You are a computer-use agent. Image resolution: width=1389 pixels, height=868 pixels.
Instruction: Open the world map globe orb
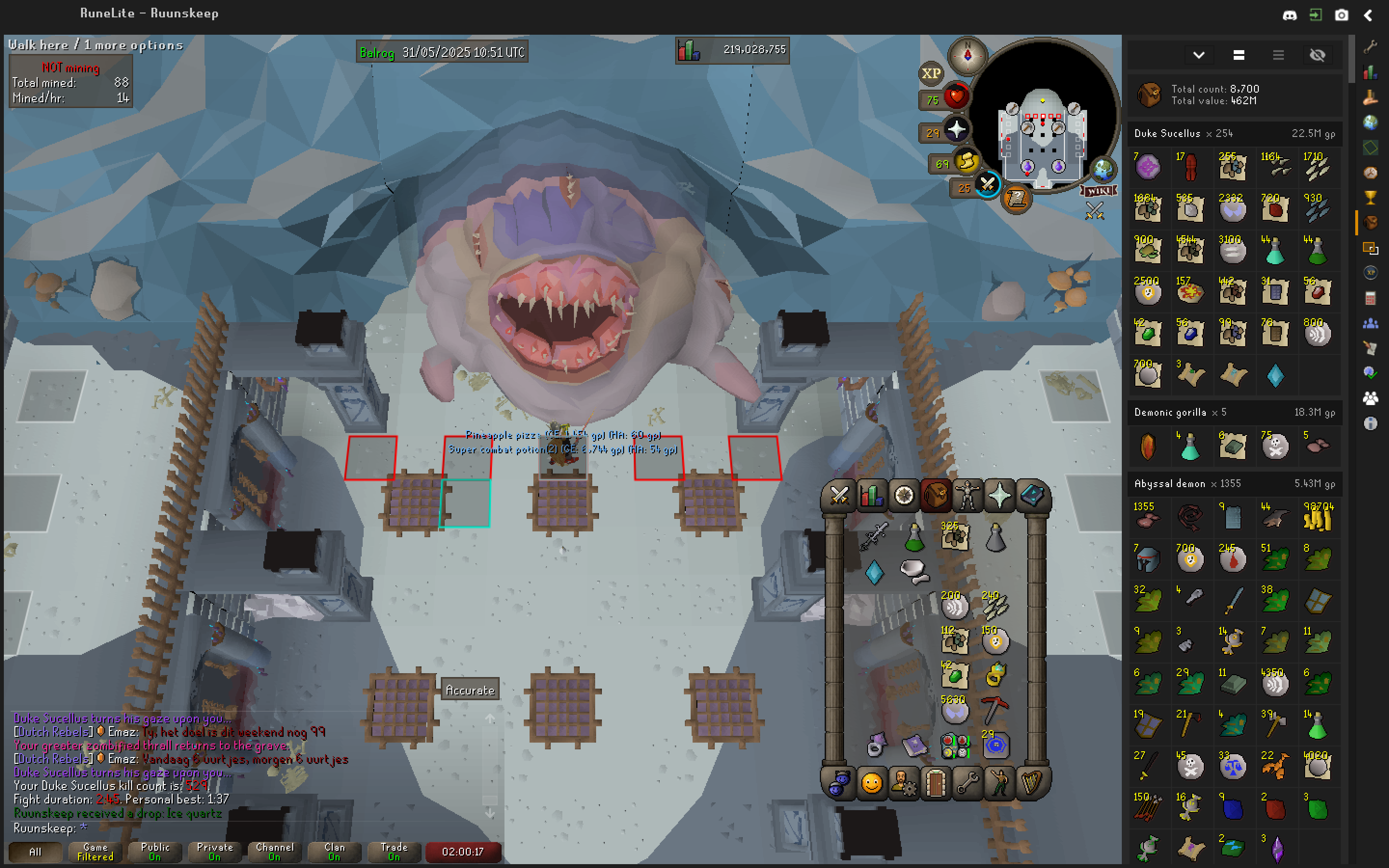point(1103,169)
